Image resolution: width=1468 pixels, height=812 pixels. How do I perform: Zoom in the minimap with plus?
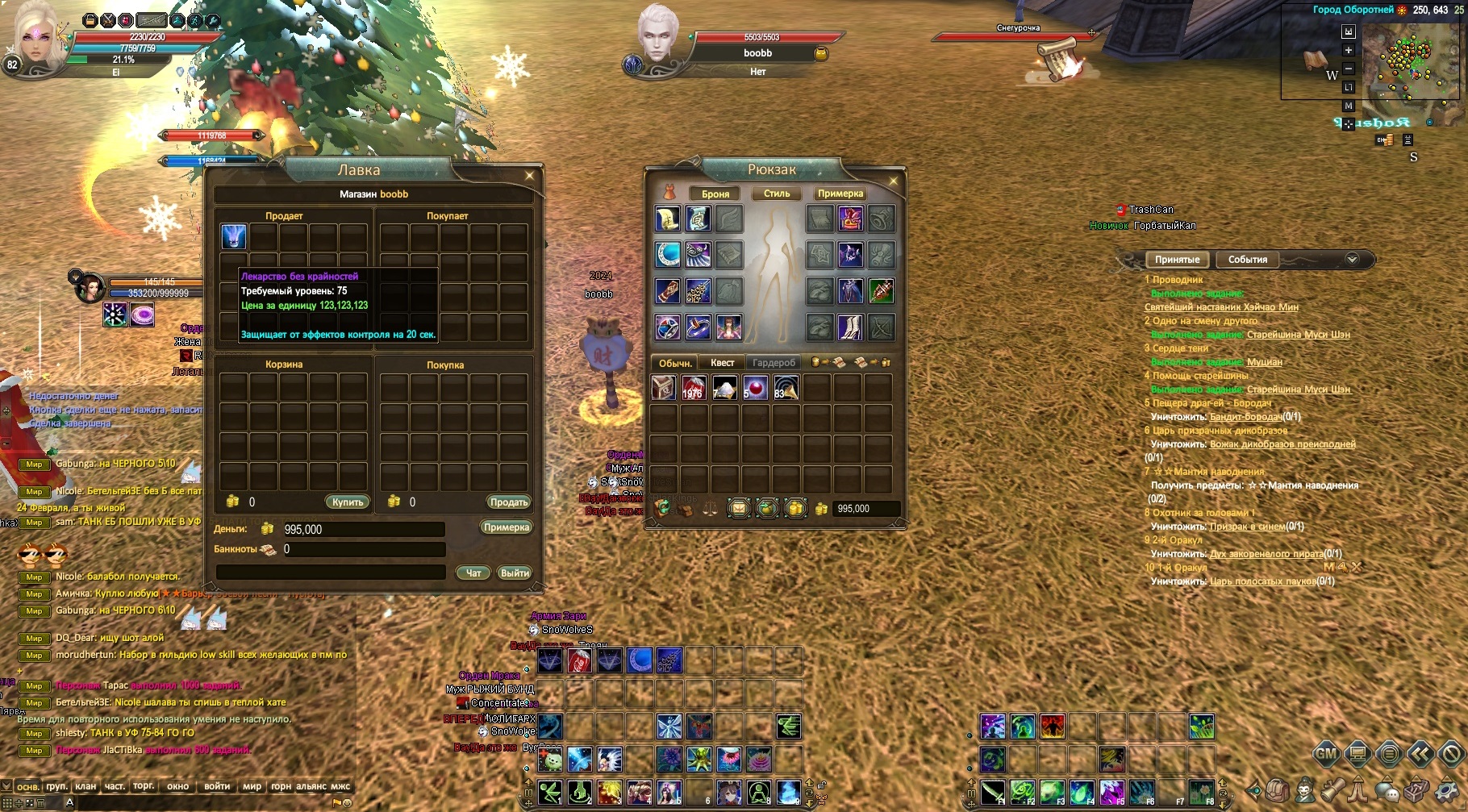point(1348,50)
